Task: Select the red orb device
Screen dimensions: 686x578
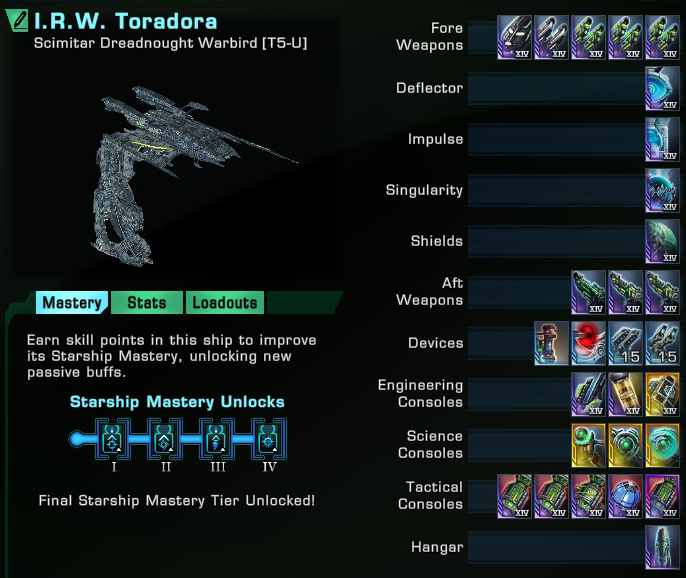Action: point(588,343)
